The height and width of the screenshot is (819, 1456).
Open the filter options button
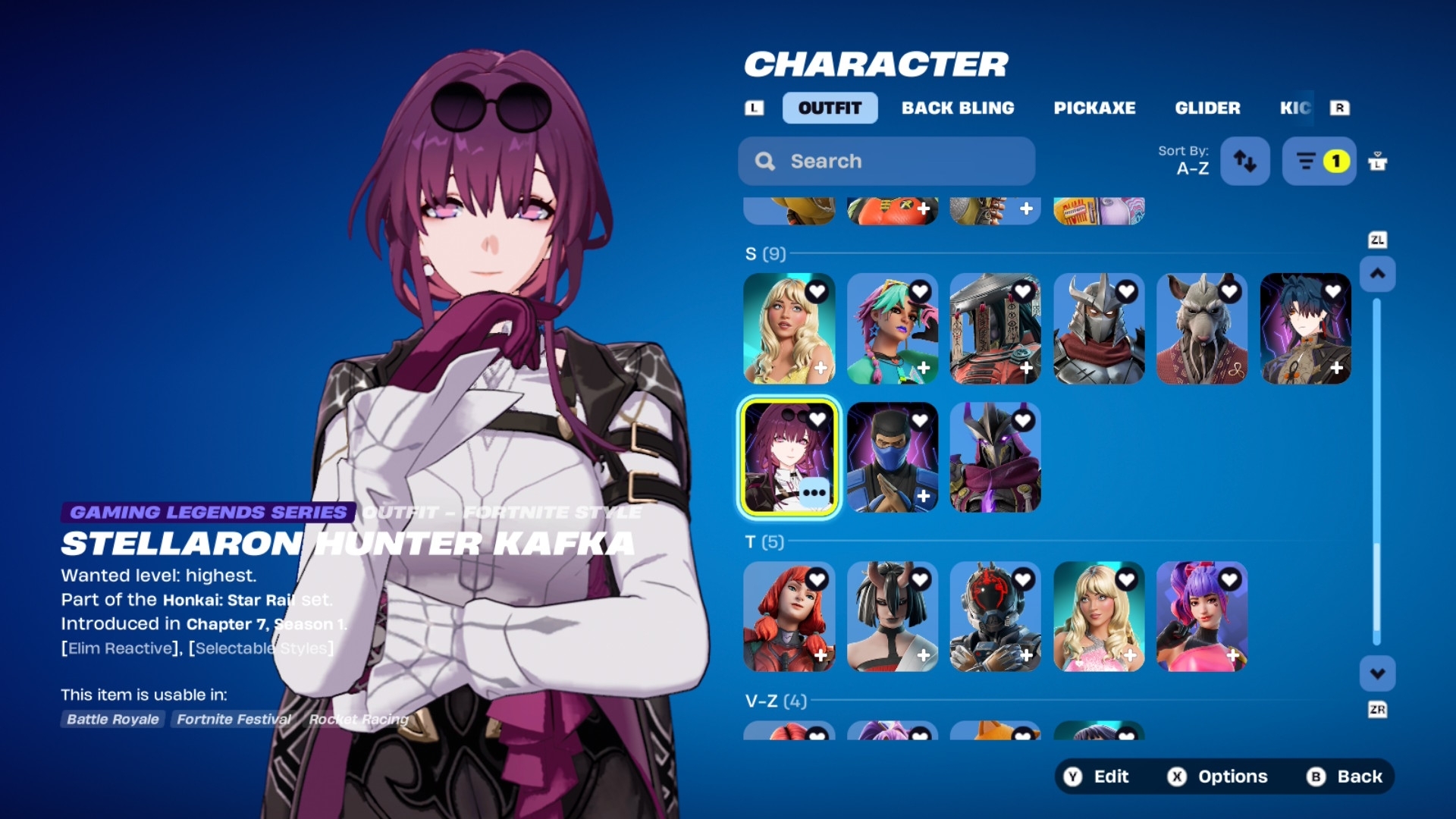pyautogui.click(x=1319, y=161)
